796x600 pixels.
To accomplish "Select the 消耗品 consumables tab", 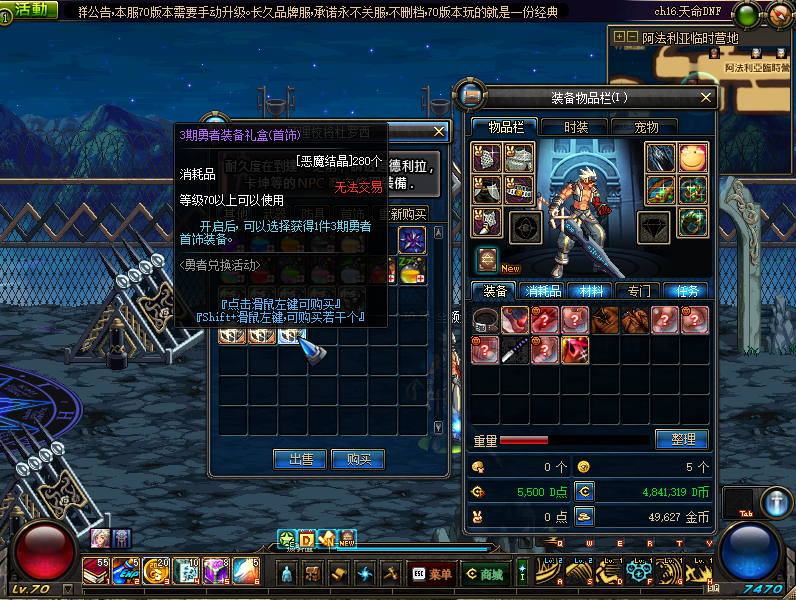I will 542,291.
